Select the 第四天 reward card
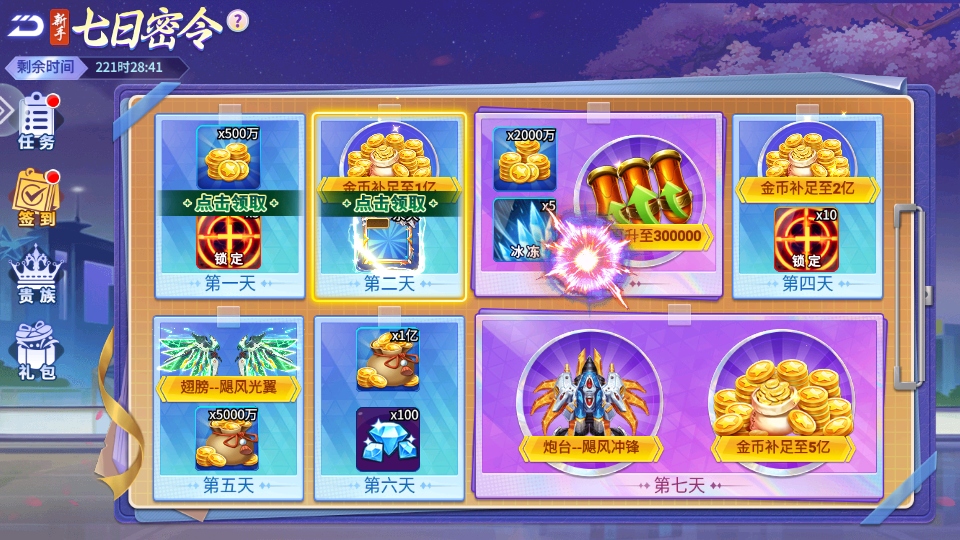Image resolution: width=960 pixels, height=540 pixels. (807, 205)
